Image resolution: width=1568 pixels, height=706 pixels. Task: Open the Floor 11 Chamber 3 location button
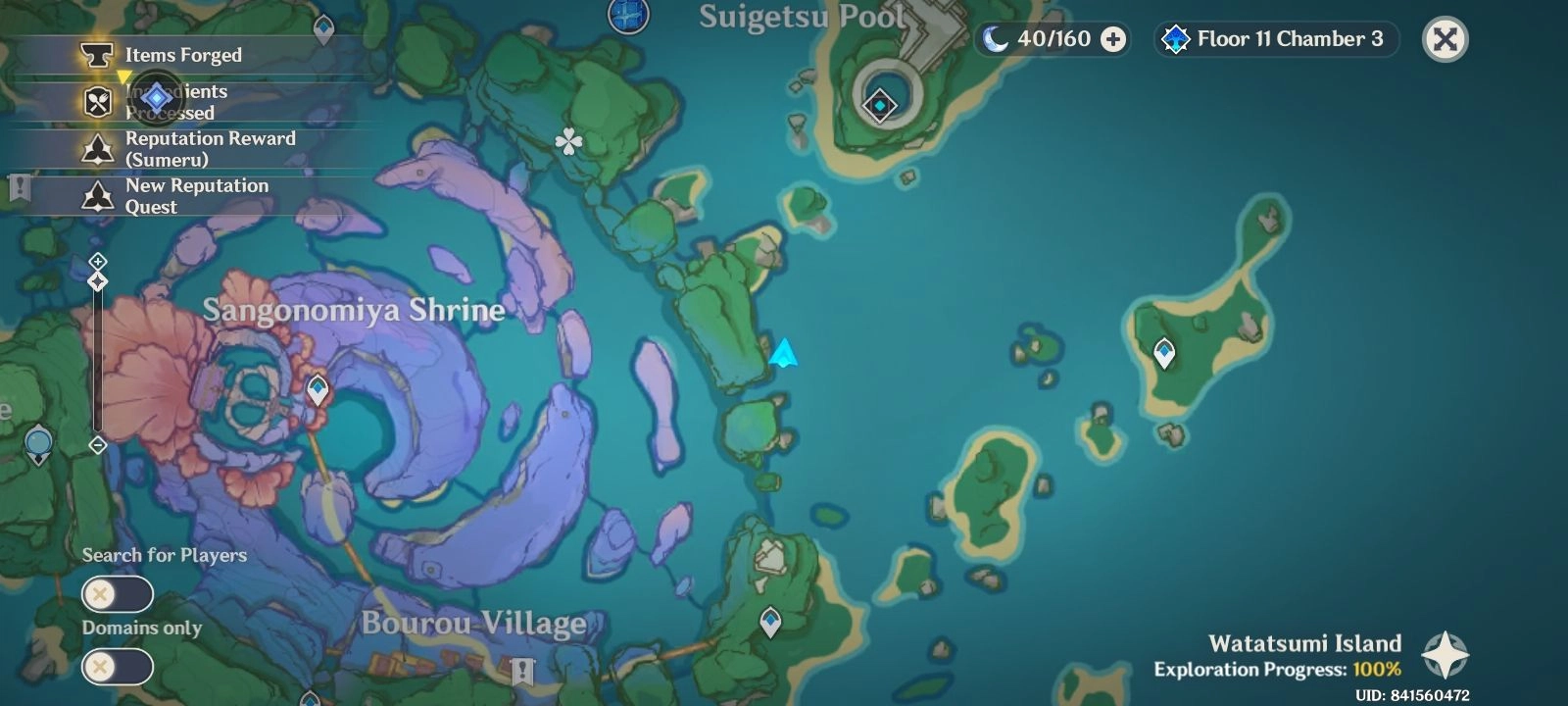pyautogui.click(x=1276, y=40)
